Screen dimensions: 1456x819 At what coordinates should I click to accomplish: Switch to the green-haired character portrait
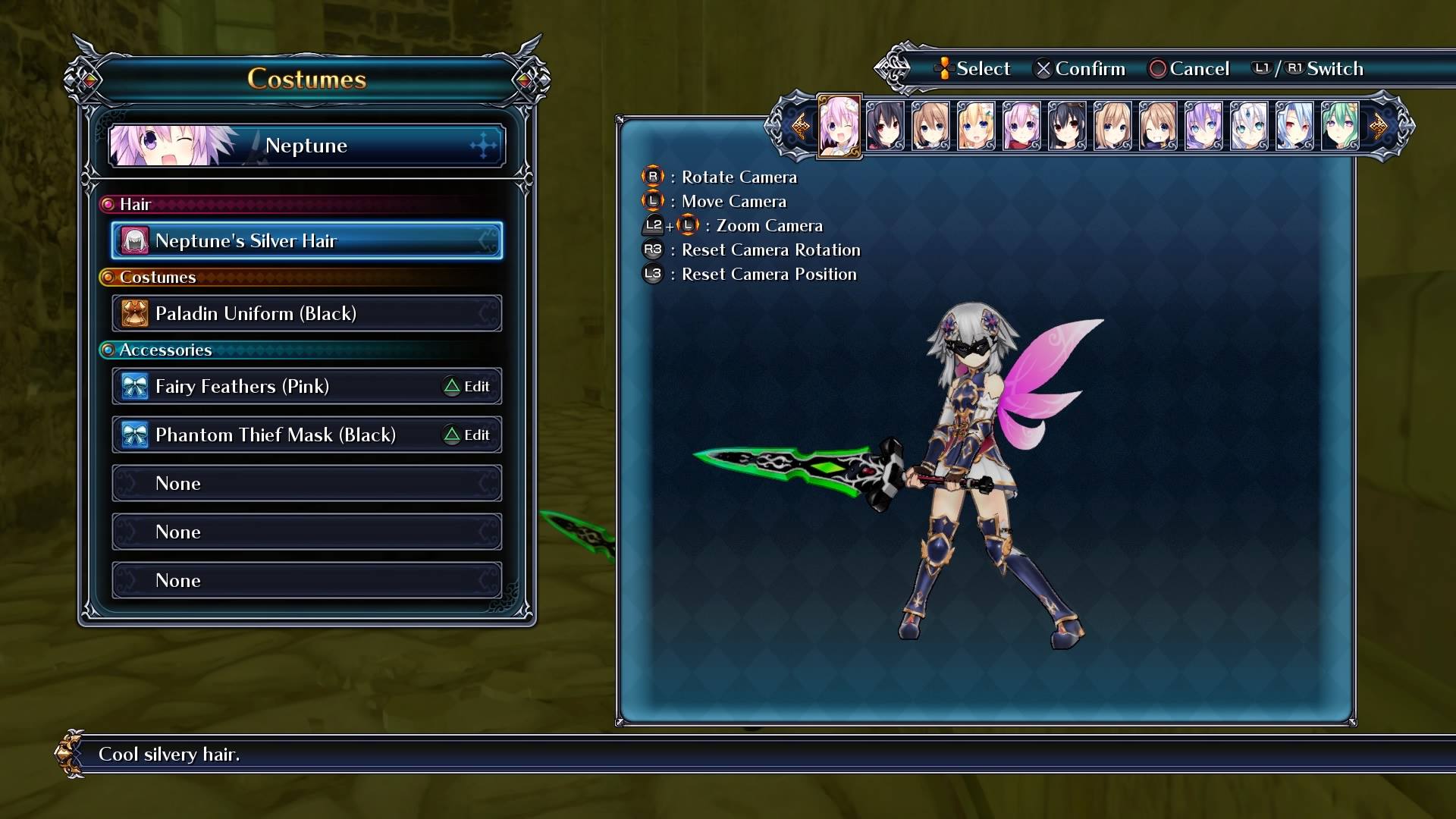click(1340, 126)
